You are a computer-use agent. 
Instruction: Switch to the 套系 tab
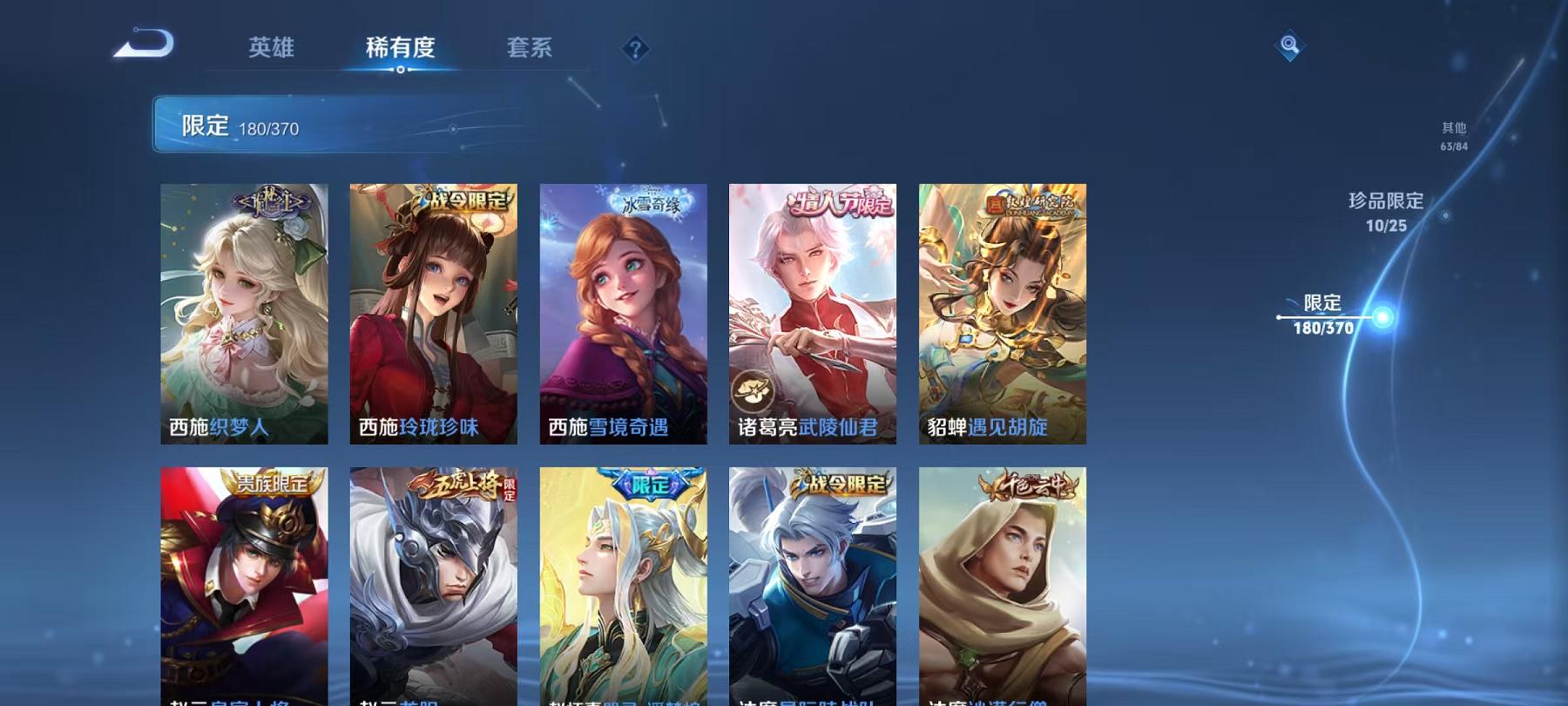pyautogui.click(x=531, y=50)
